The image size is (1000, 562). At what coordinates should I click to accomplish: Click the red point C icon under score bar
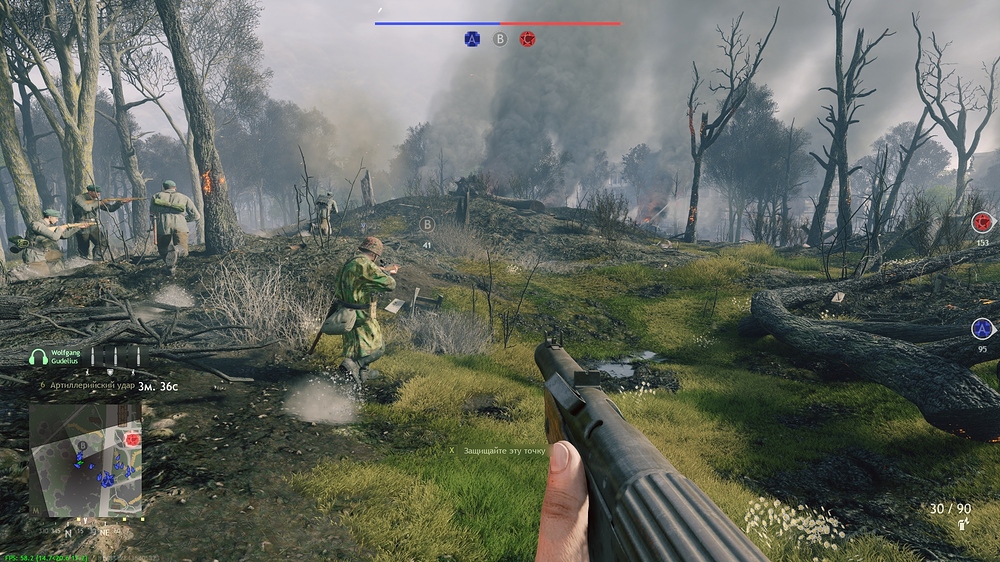pos(527,39)
